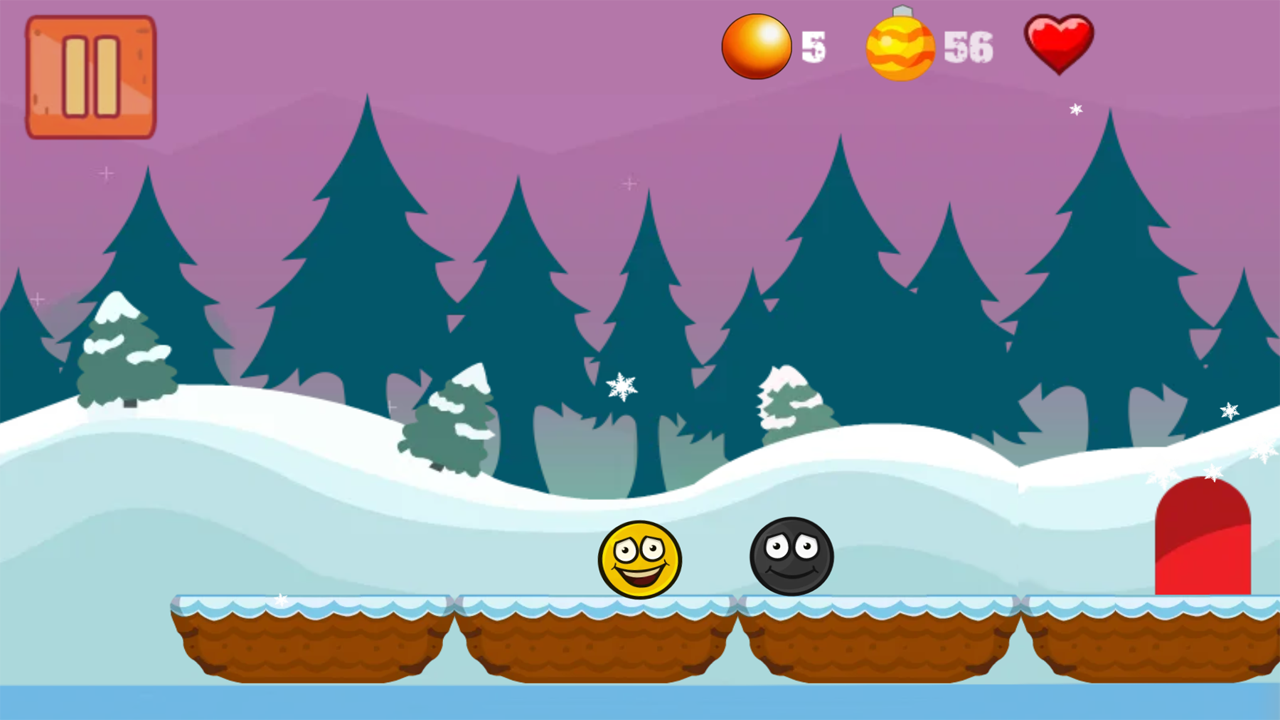Click the black ball enemy
This screenshot has width=1280, height=720.
click(791, 558)
